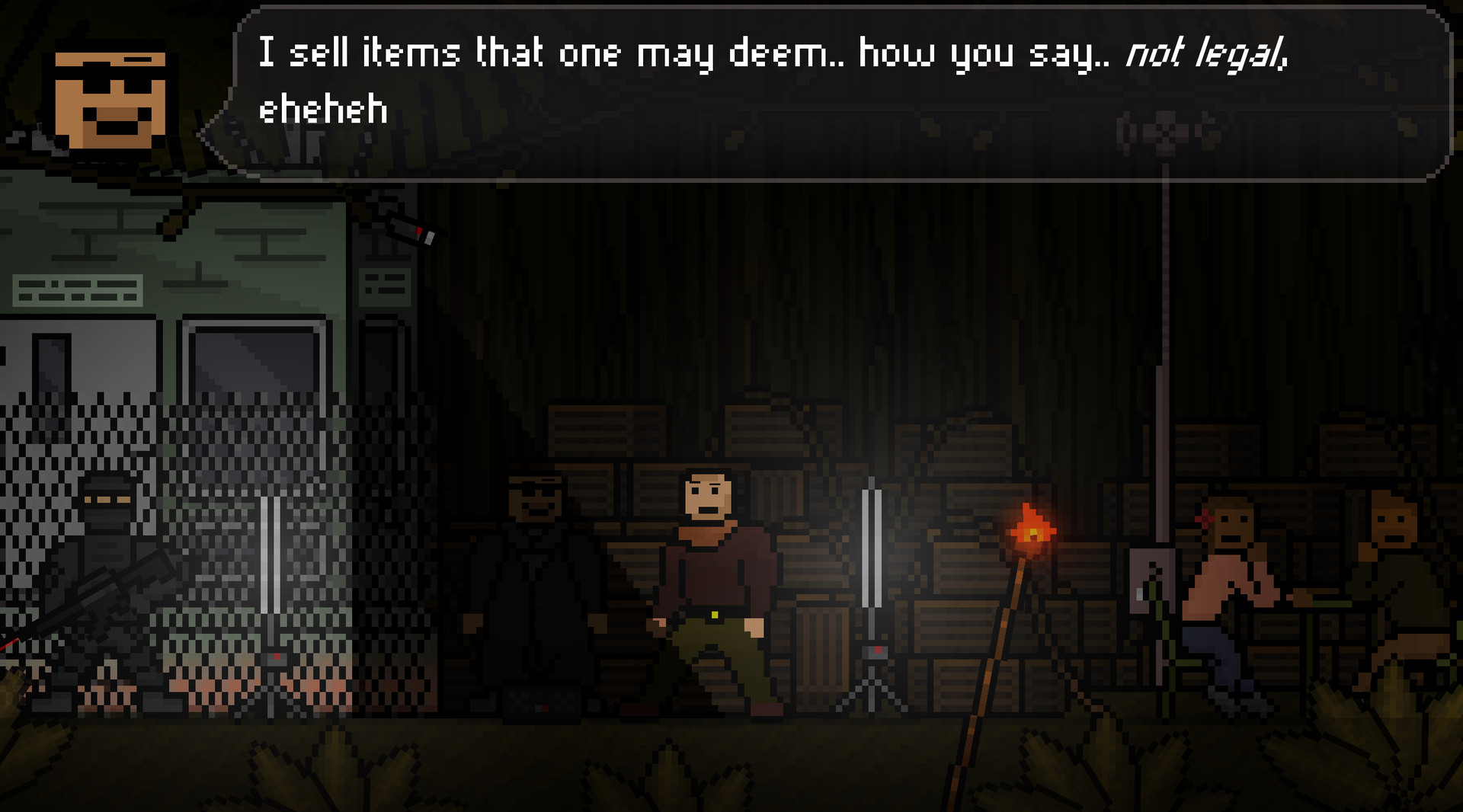Click the ceiling fan above the lamp post
This screenshot has height=812, width=1463.
(1164, 133)
